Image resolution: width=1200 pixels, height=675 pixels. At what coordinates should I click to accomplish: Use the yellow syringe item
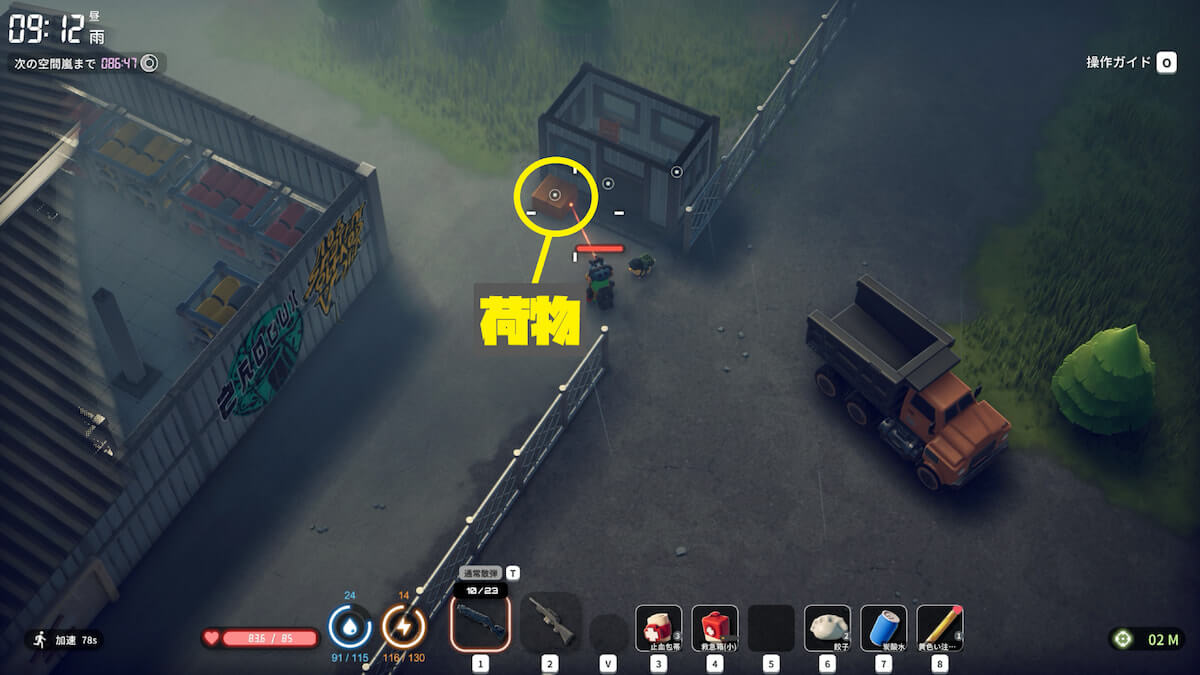(939, 628)
